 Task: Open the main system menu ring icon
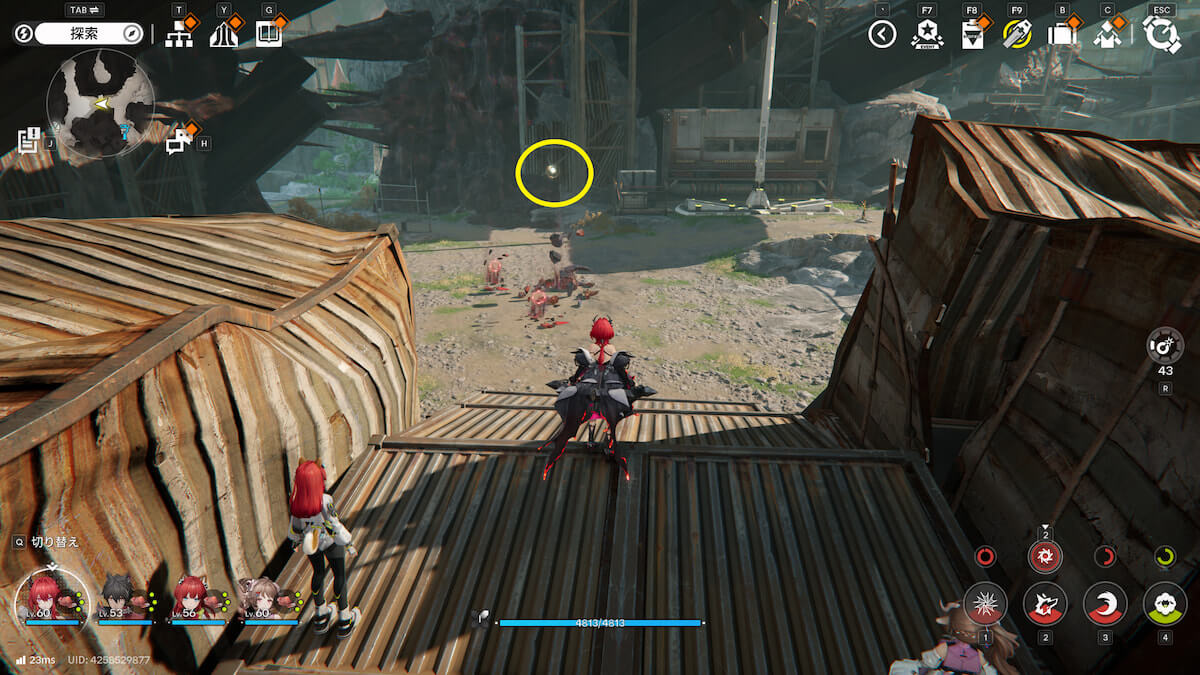tap(1162, 35)
